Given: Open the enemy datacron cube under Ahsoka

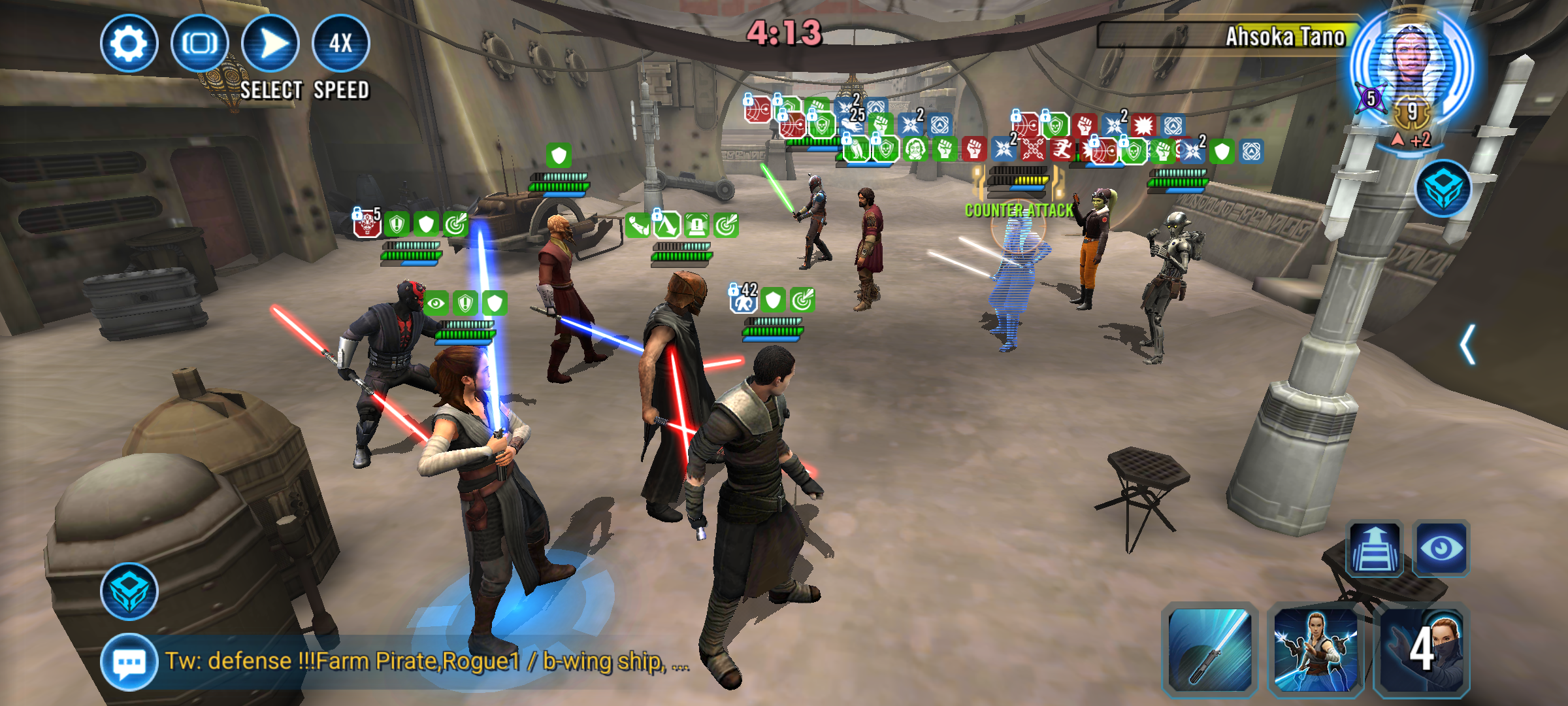Looking at the screenshot, I should (x=1443, y=189).
